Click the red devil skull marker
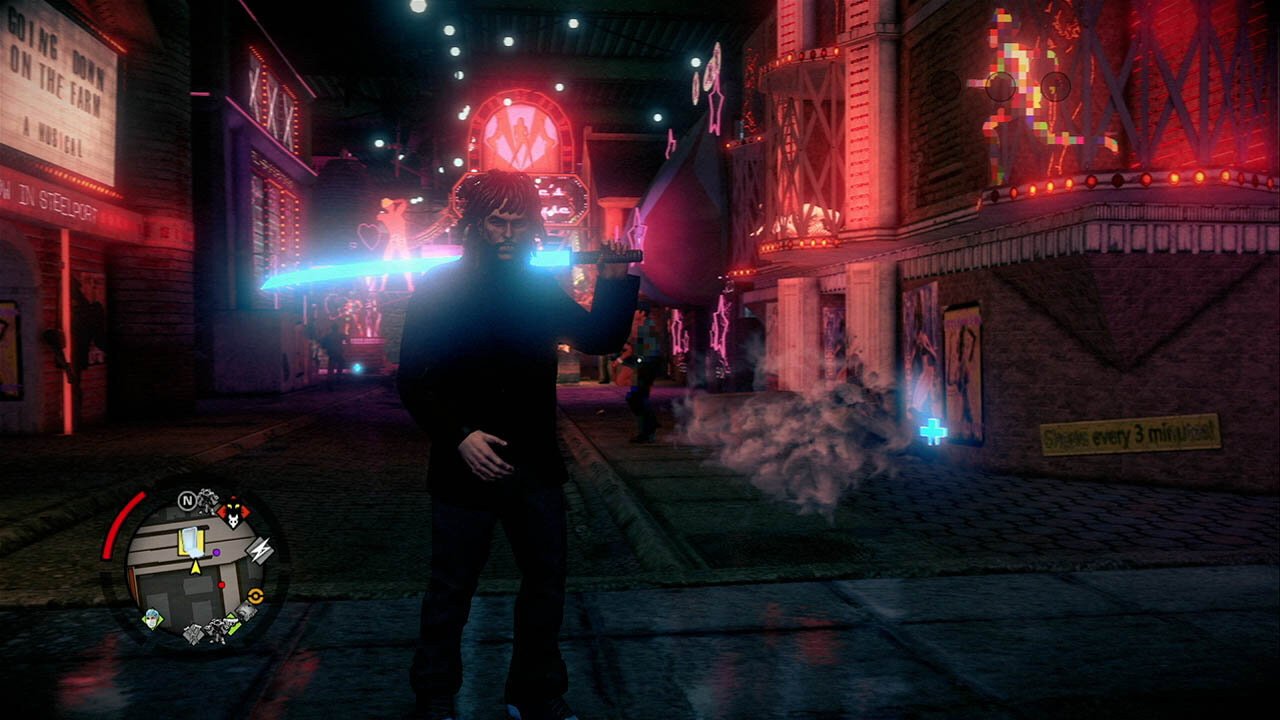Screen dimensions: 1280x720 (x=234, y=515)
